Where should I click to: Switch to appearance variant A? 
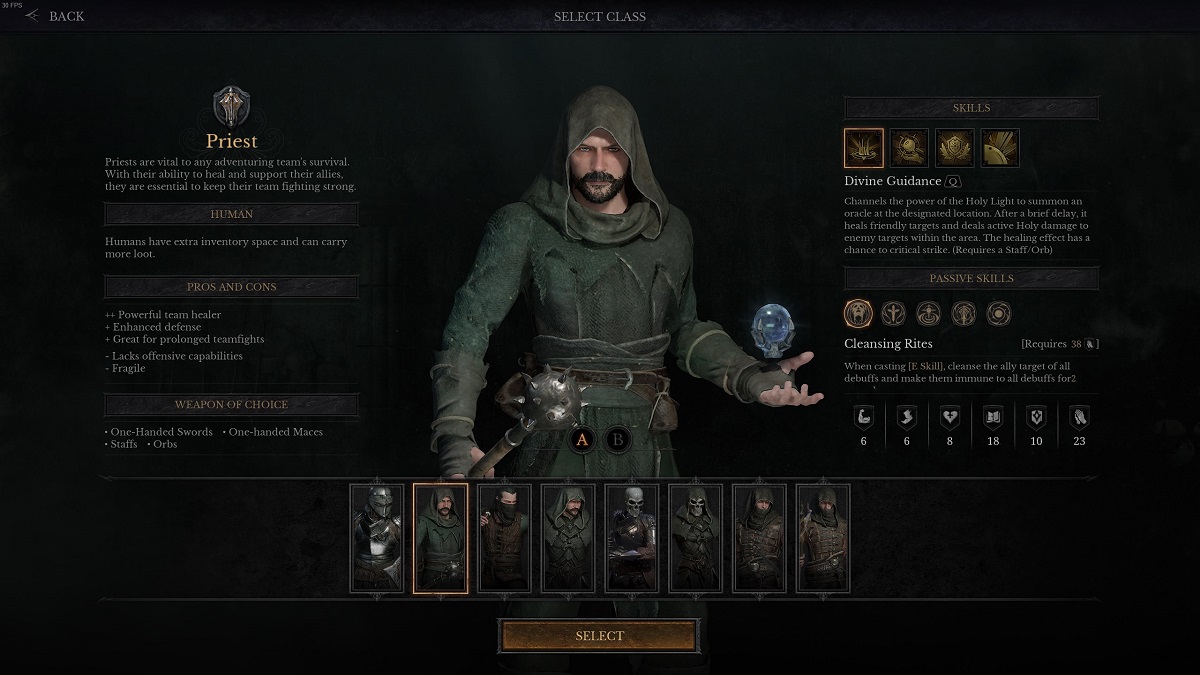coord(582,438)
